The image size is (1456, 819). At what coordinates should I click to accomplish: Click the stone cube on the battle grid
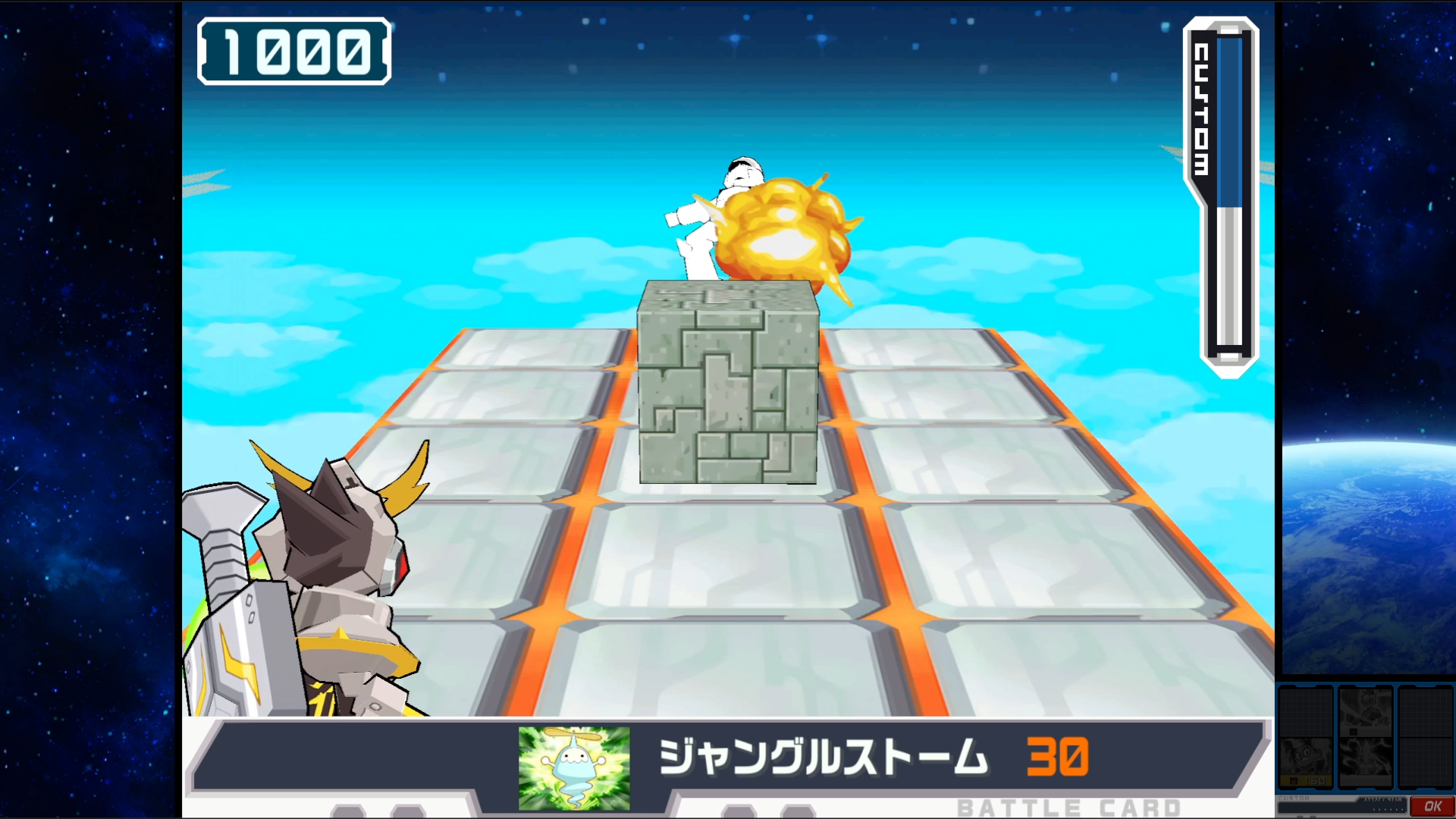726,383
